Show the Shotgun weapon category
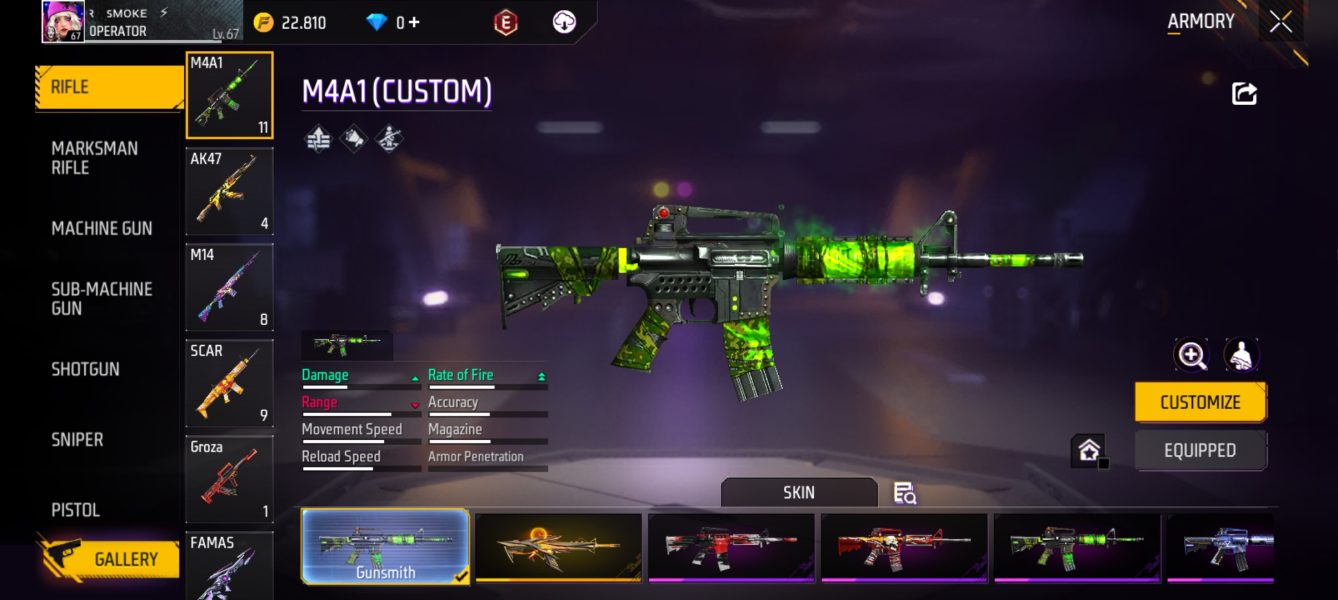Image resolution: width=1338 pixels, height=600 pixels. tap(86, 369)
